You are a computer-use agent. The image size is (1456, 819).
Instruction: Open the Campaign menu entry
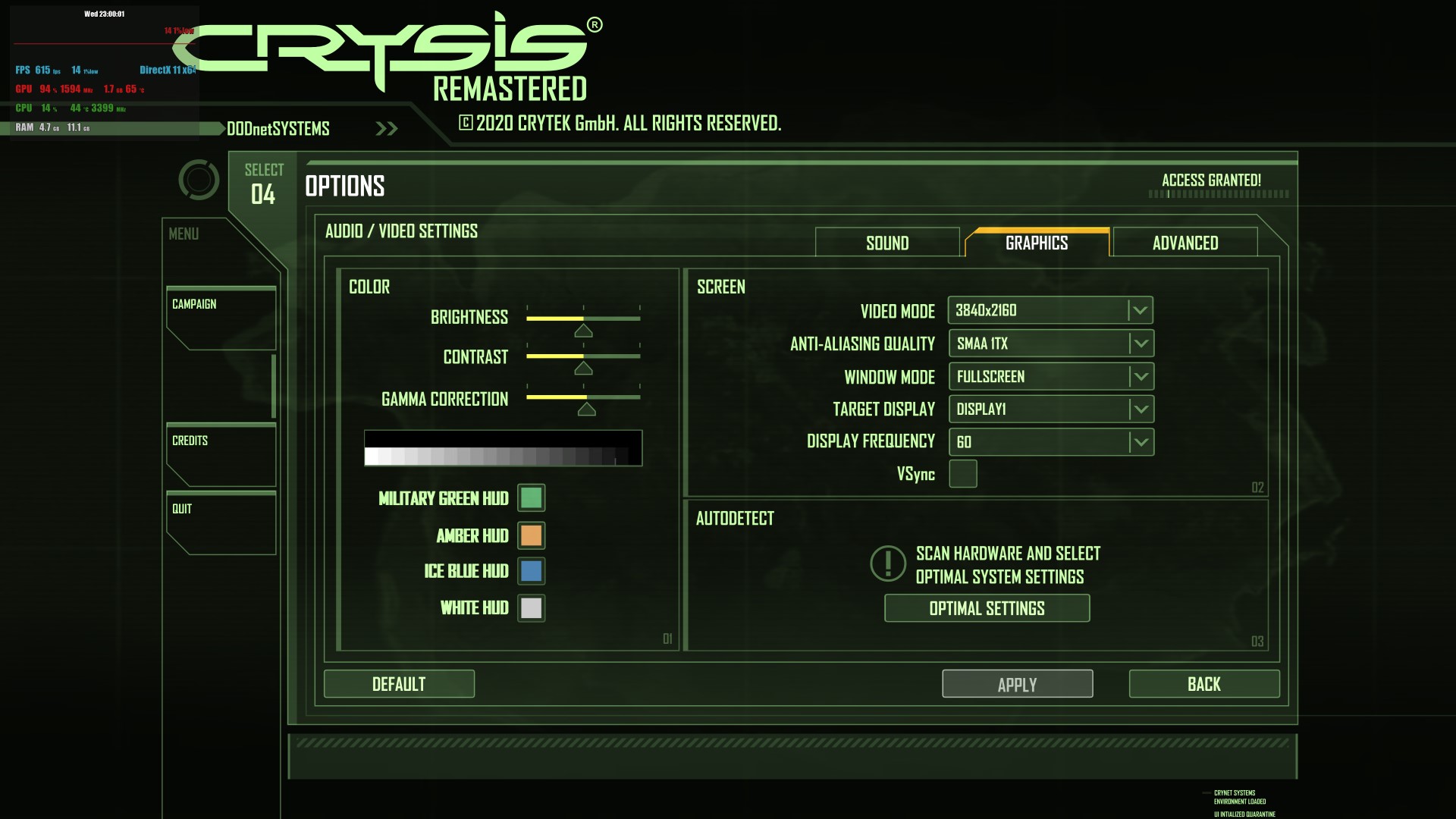(x=220, y=317)
